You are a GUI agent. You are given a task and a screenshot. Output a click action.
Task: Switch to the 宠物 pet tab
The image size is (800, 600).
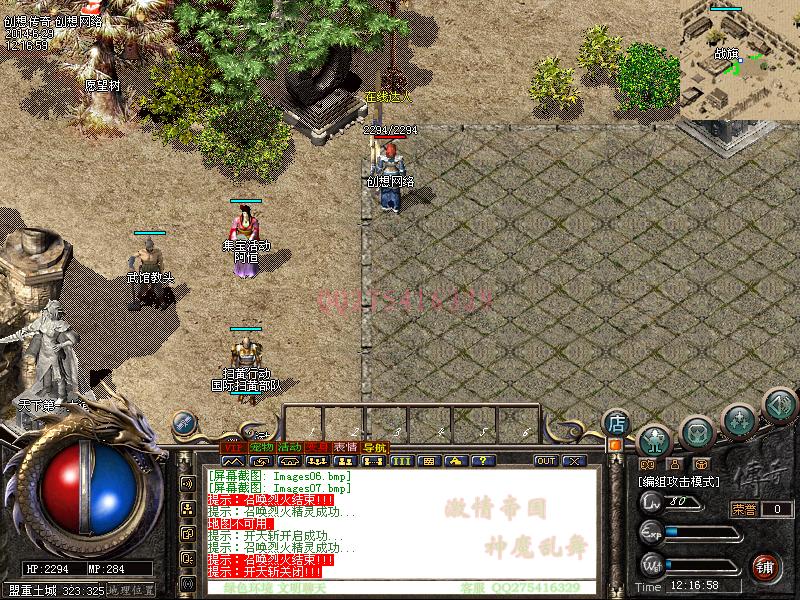(x=261, y=447)
